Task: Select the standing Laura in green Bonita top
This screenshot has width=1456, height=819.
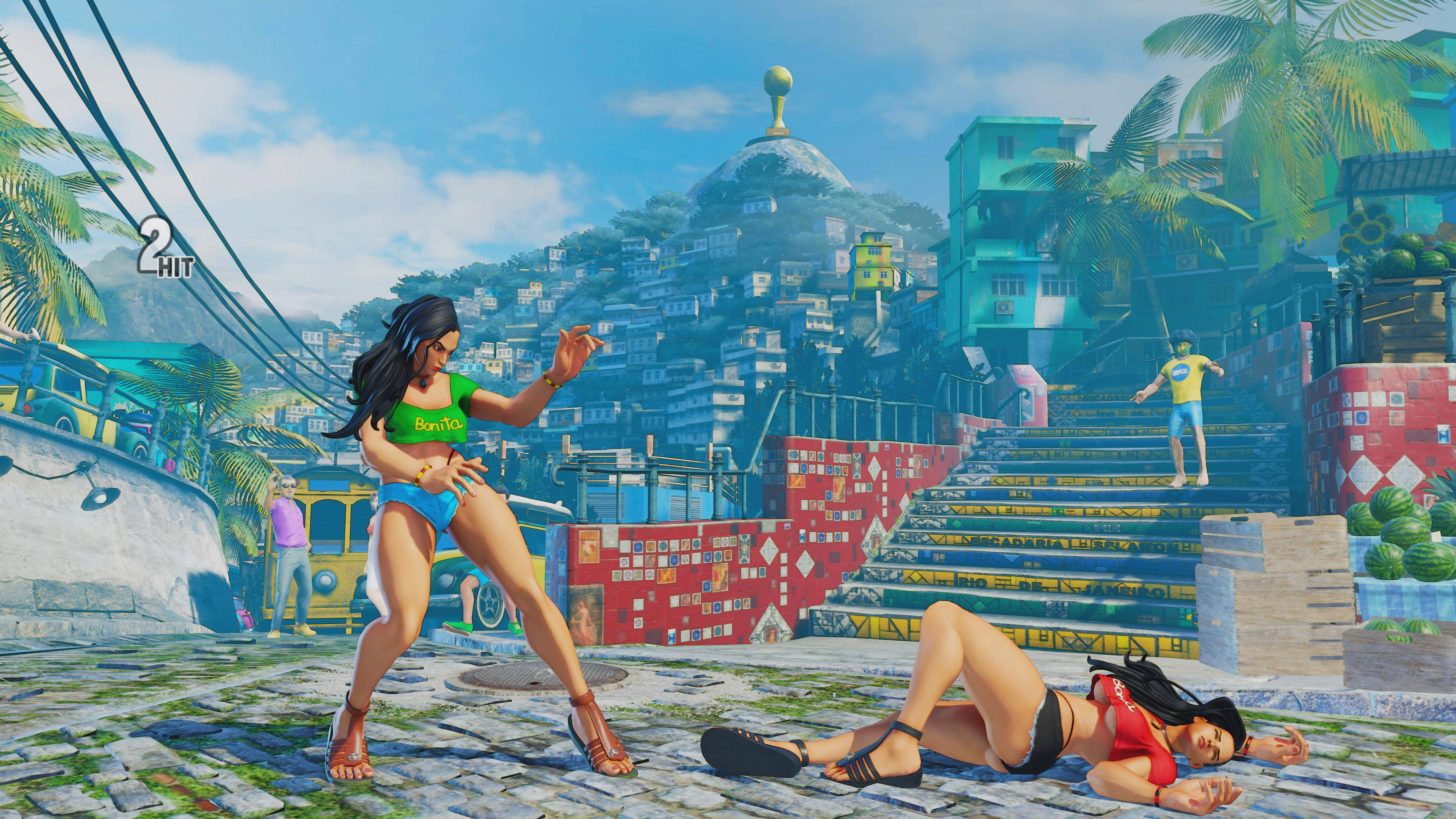Action: (x=447, y=480)
